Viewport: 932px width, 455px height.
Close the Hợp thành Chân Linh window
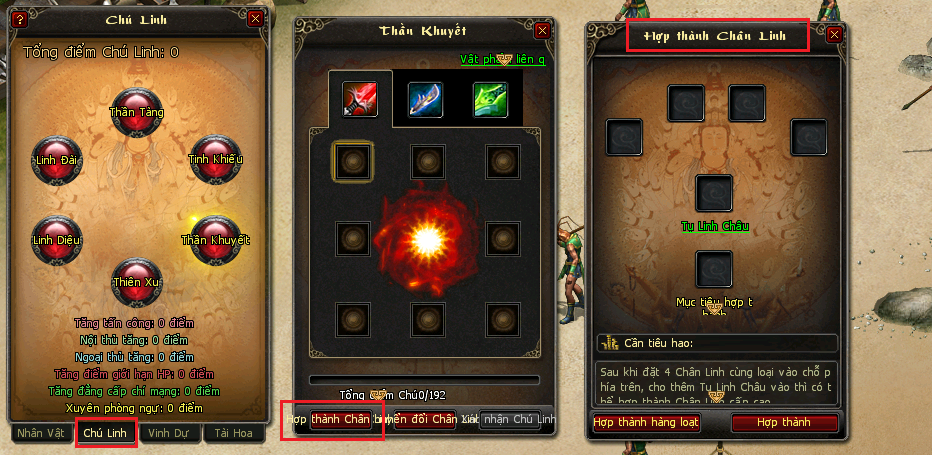pos(834,35)
